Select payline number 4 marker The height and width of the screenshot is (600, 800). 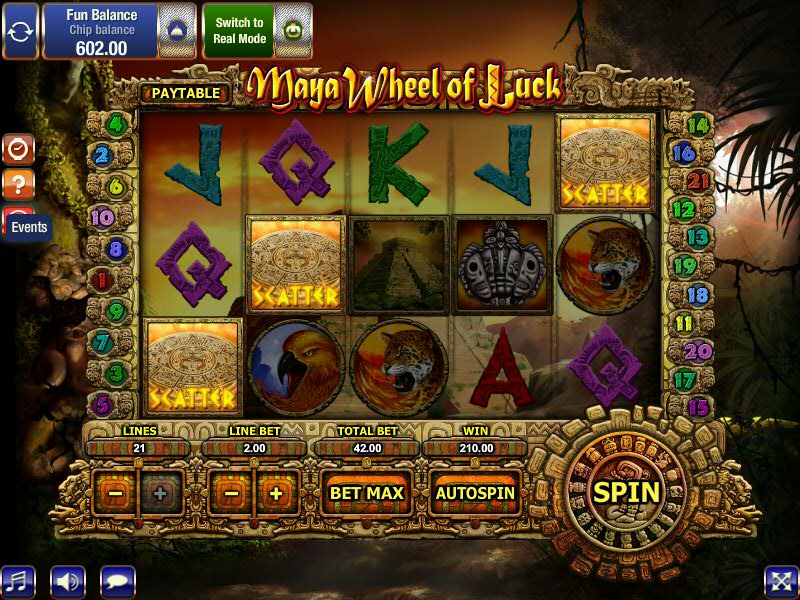pyautogui.click(x=115, y=125)
